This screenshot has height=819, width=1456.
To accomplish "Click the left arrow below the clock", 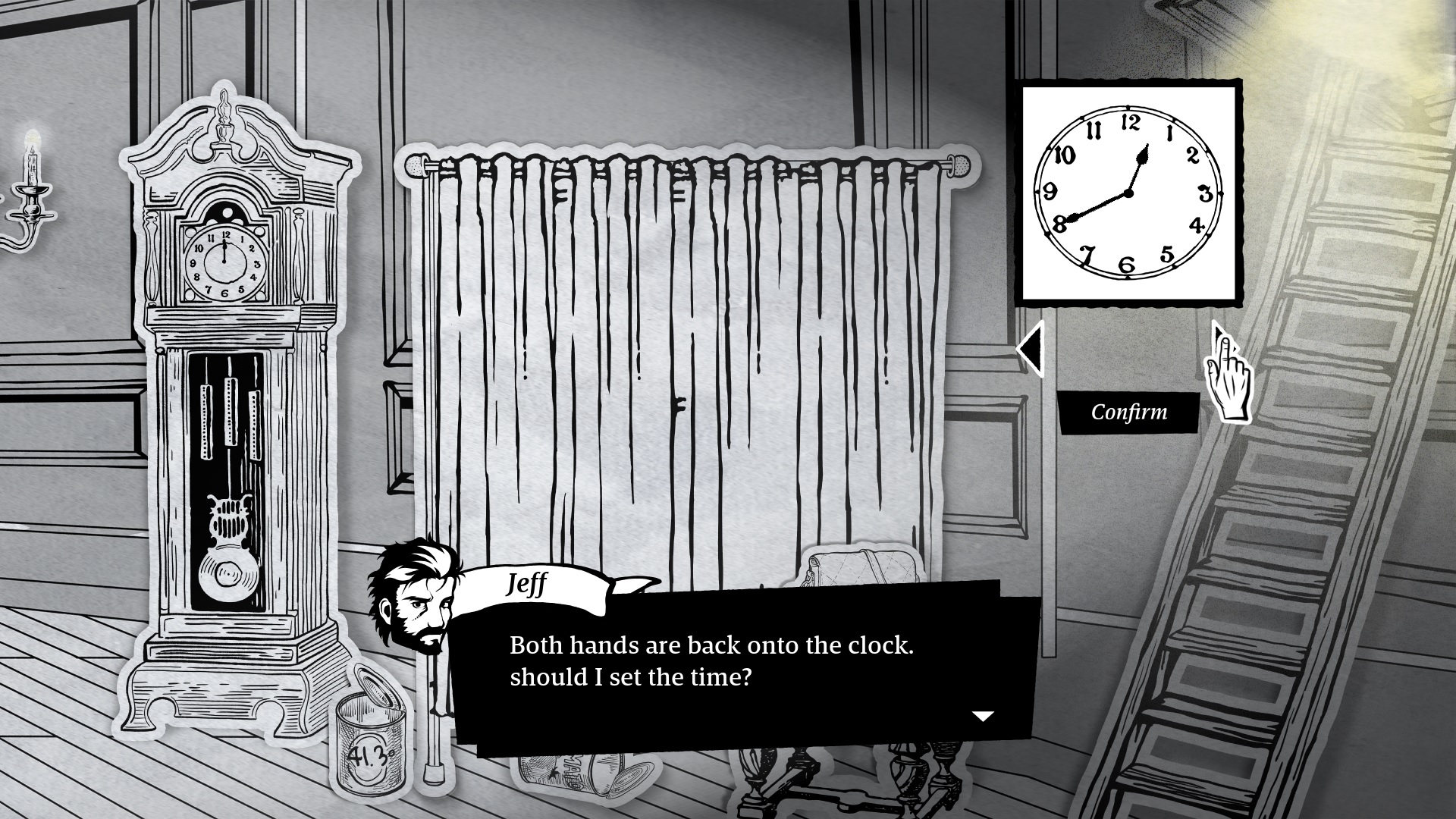I will (1031, 350).
